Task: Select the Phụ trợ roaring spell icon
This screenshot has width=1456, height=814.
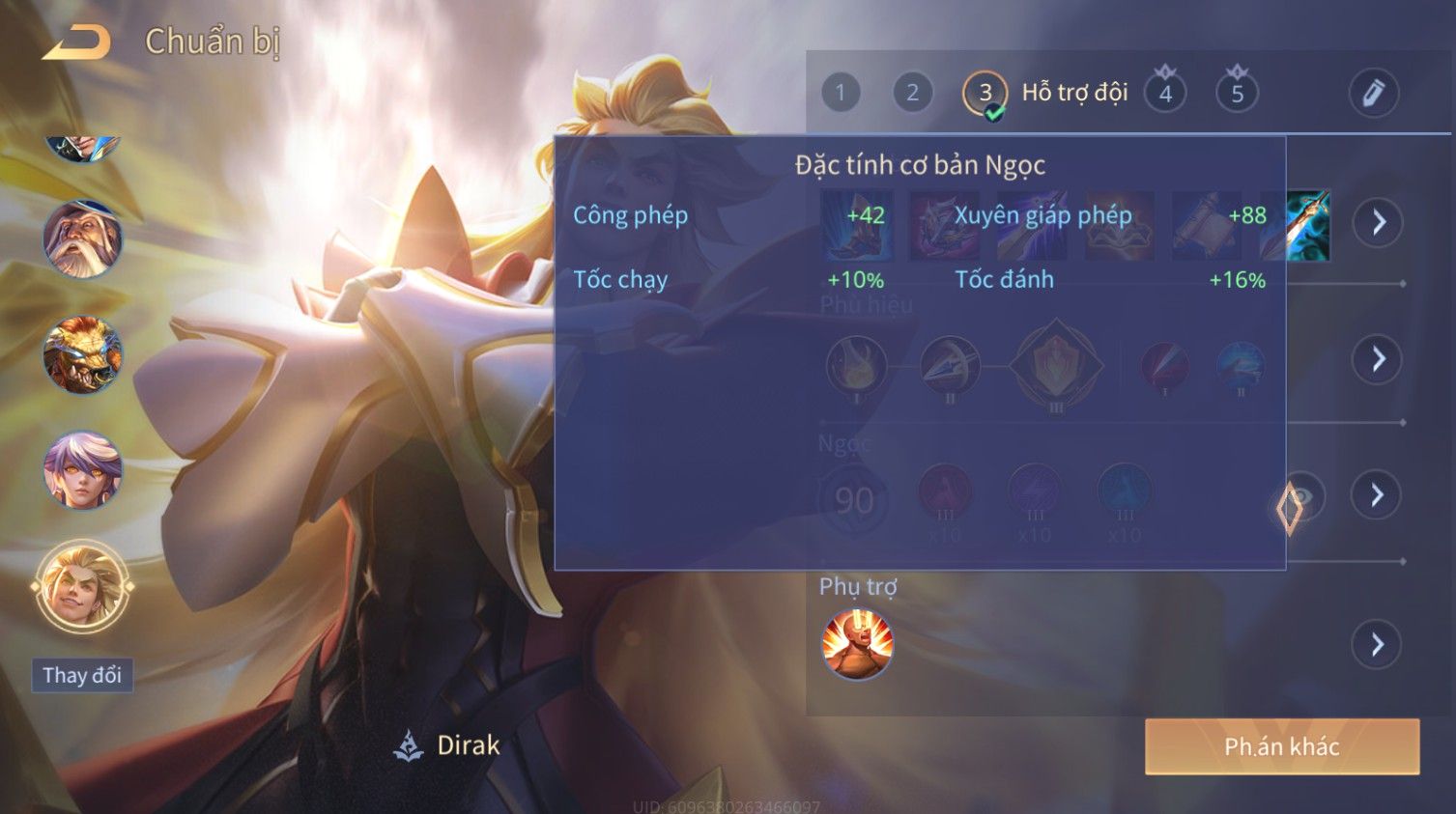Action: coord(857,644)
